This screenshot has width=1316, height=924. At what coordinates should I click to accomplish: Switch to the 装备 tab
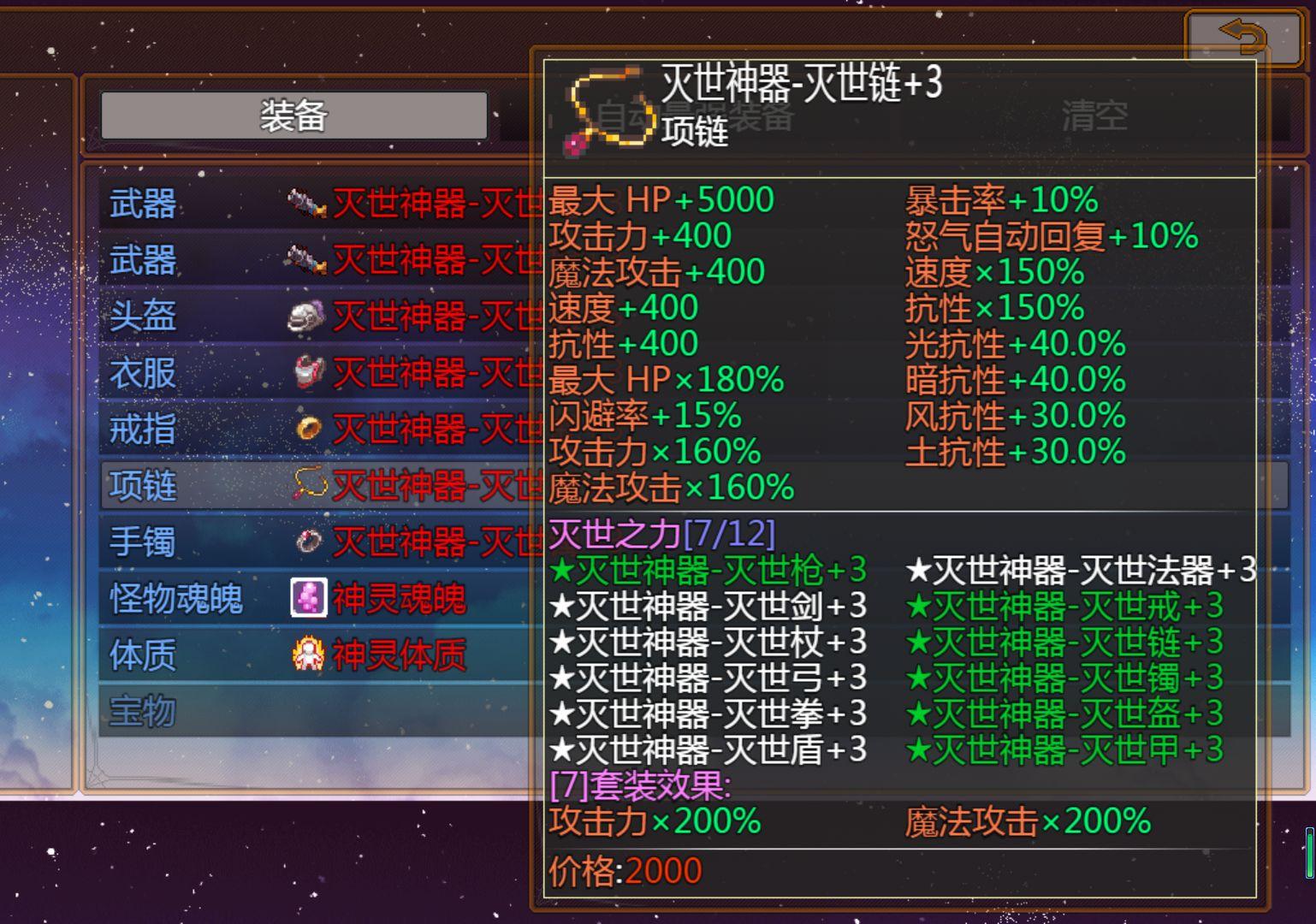click(x=293, y=115)
